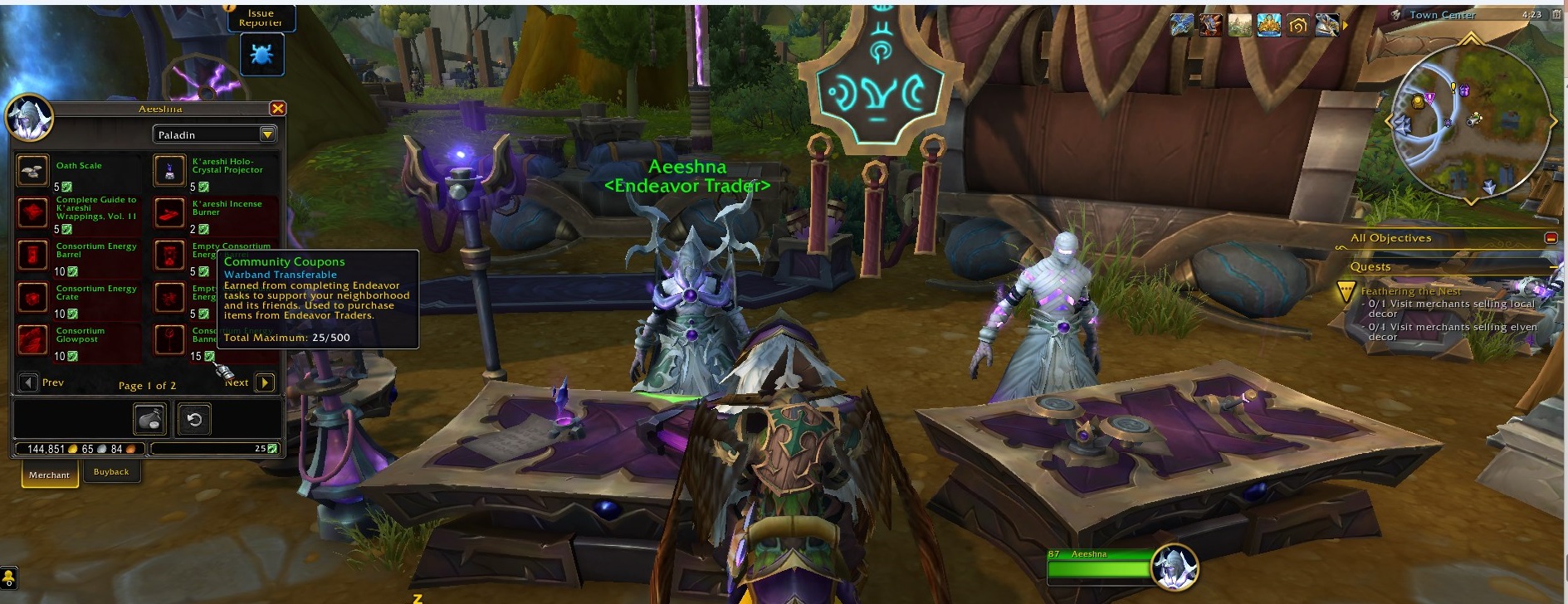The image size is (1568, 604).
Task: Select Complete Guide to K'areshi Wrappings
Action: [x=33, y=212]
